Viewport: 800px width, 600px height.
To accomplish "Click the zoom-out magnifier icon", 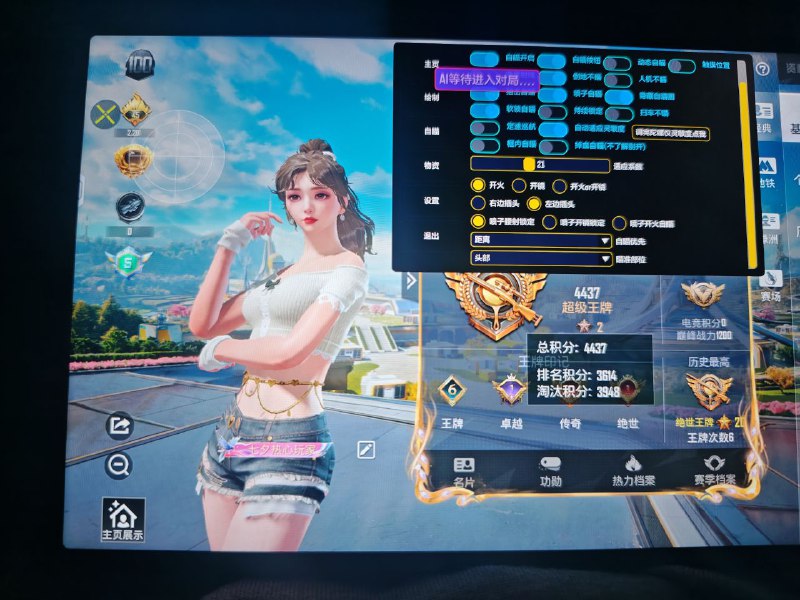I will [119, 465].
